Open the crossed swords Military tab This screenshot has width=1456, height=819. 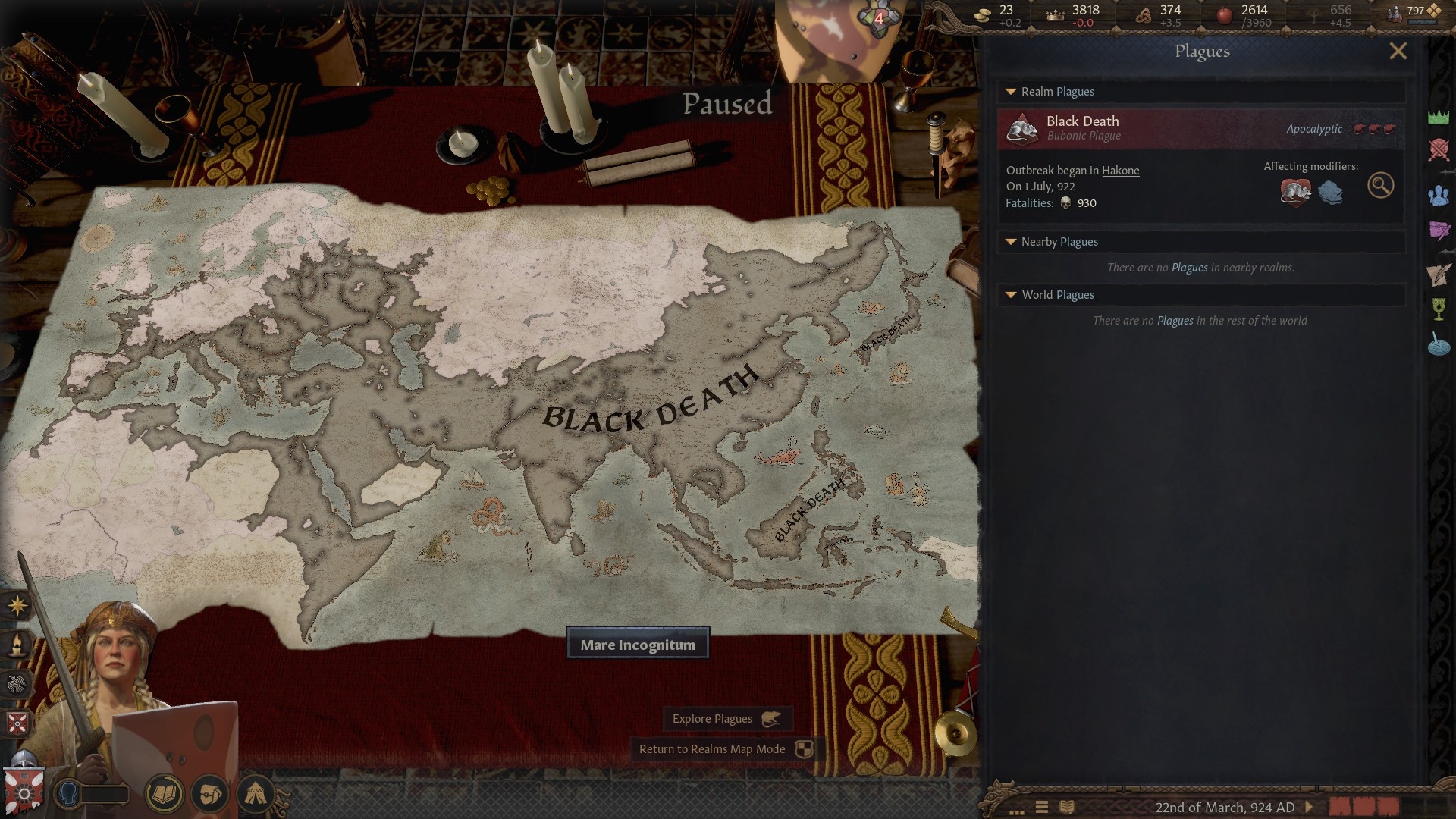tap(1439, 150)
